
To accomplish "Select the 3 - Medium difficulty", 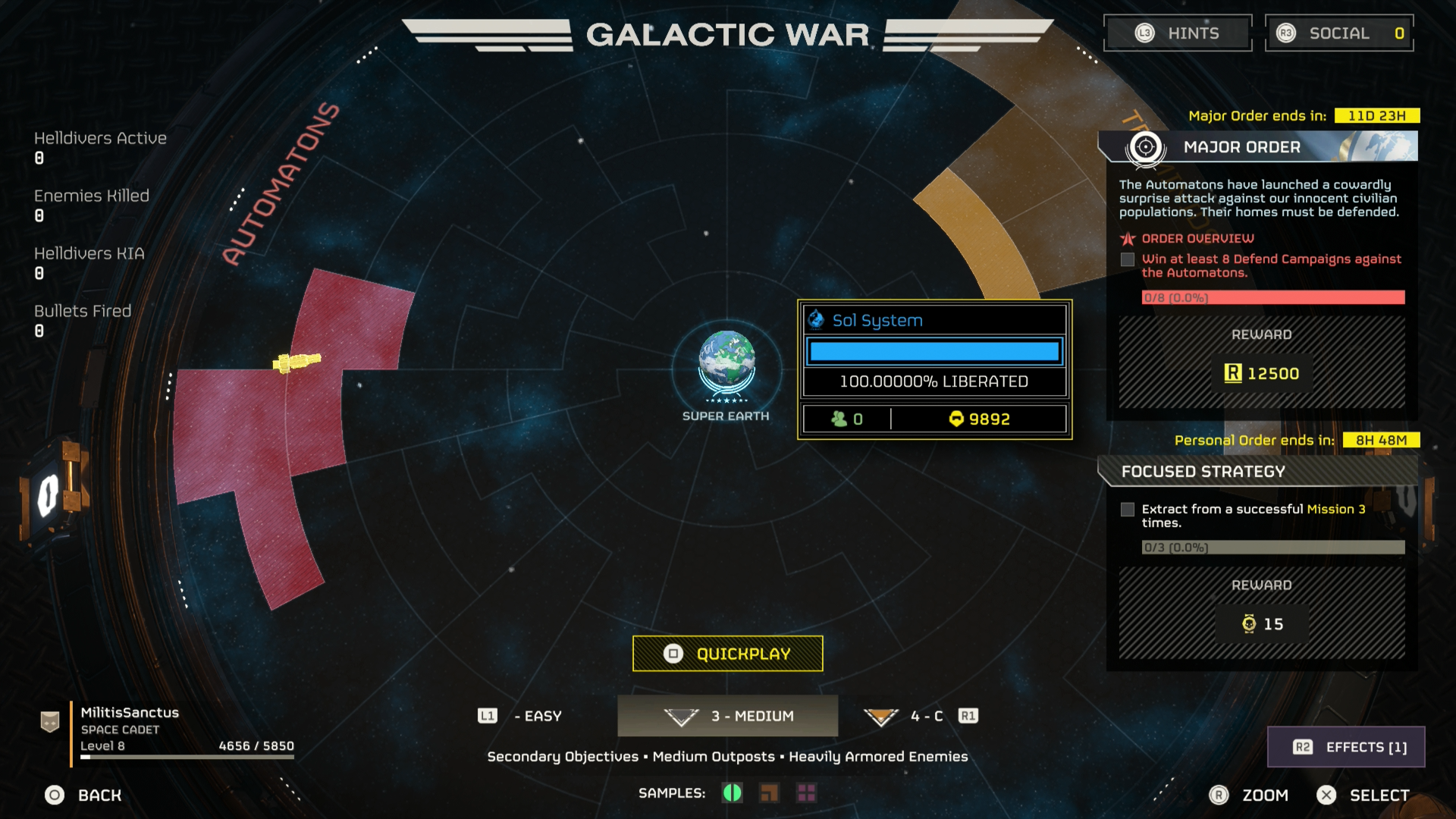I will 728,716.
